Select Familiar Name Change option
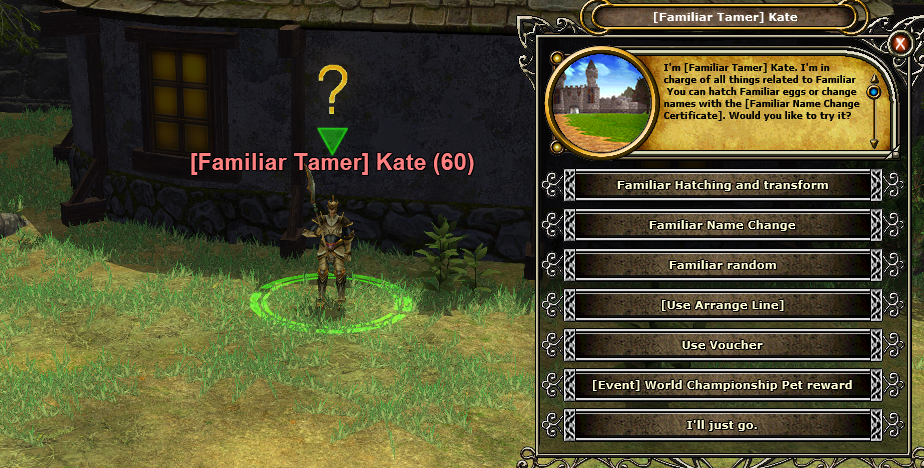 (x=722, y=225)
